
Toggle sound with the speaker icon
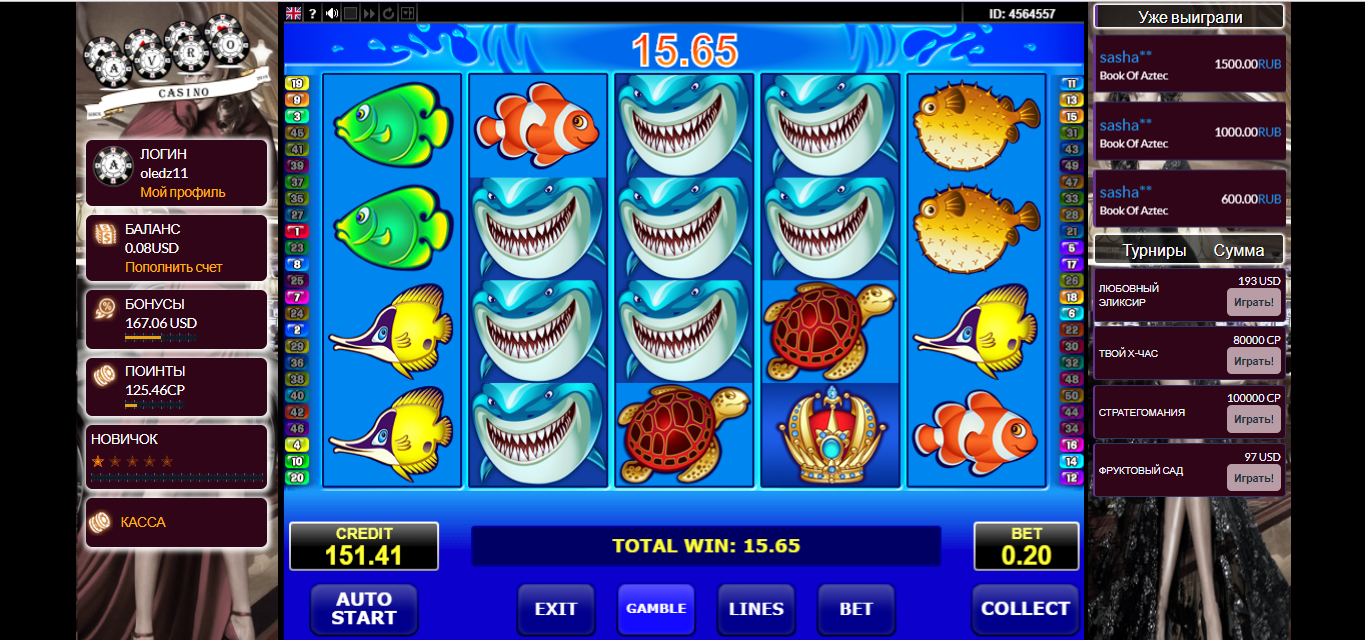coord(331,13)
